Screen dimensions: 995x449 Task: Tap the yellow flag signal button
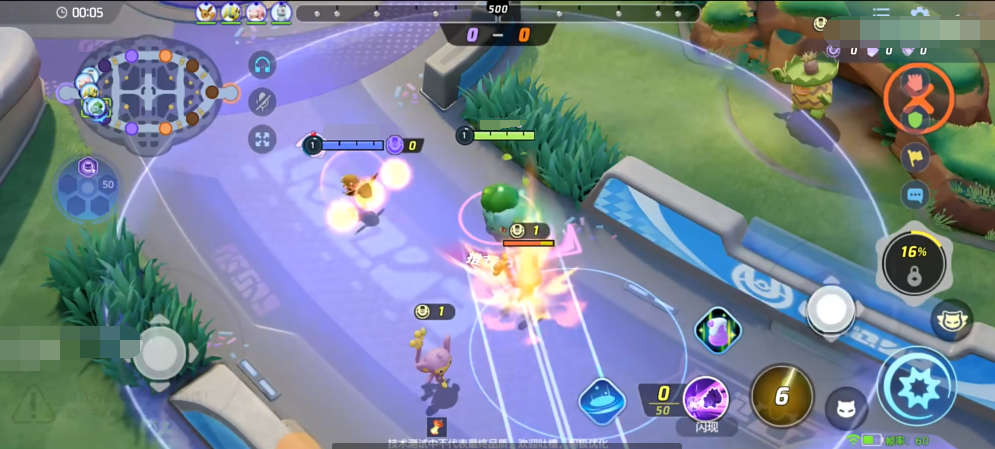915,158
